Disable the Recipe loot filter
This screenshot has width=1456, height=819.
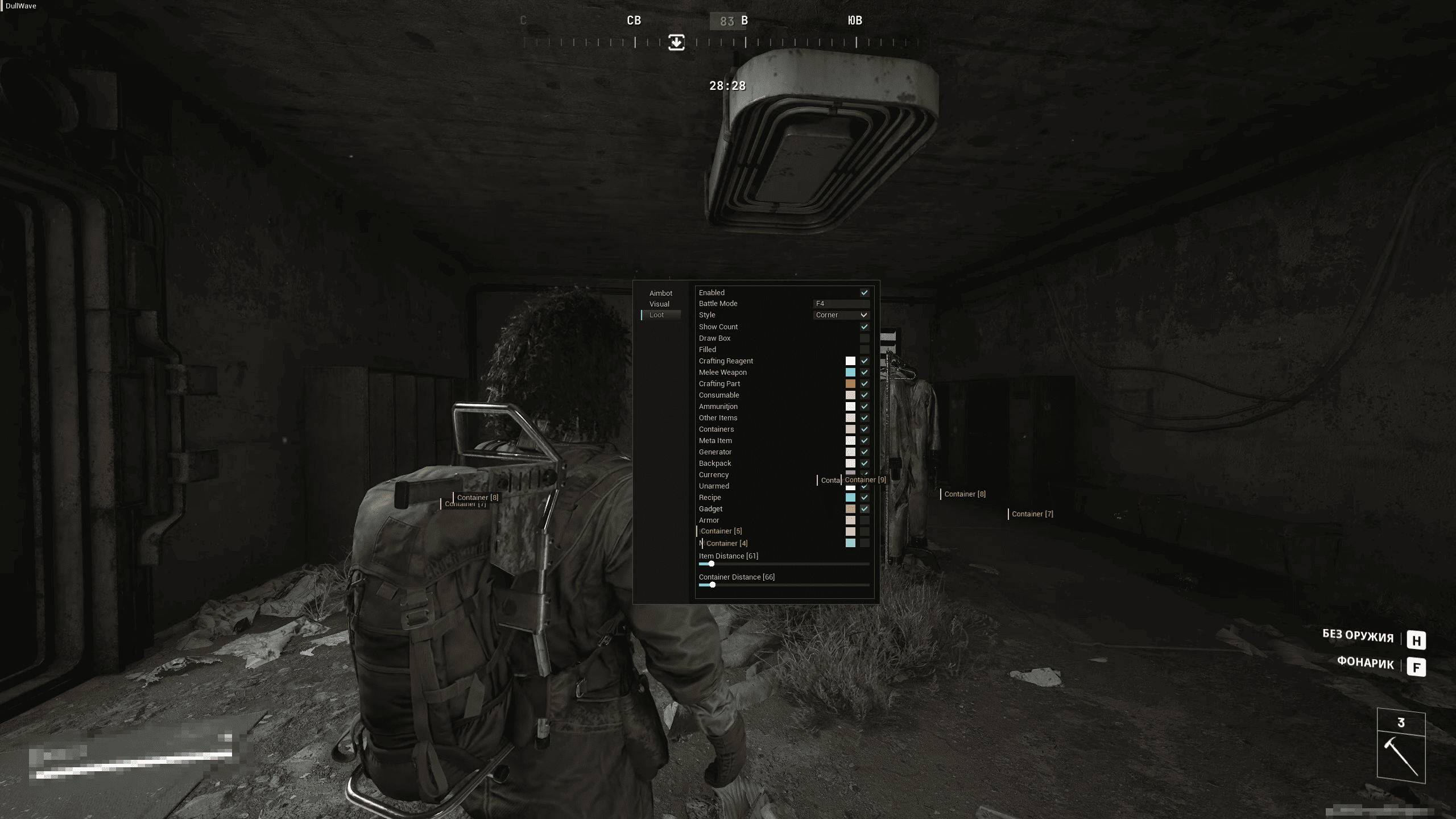click(864, 497)
